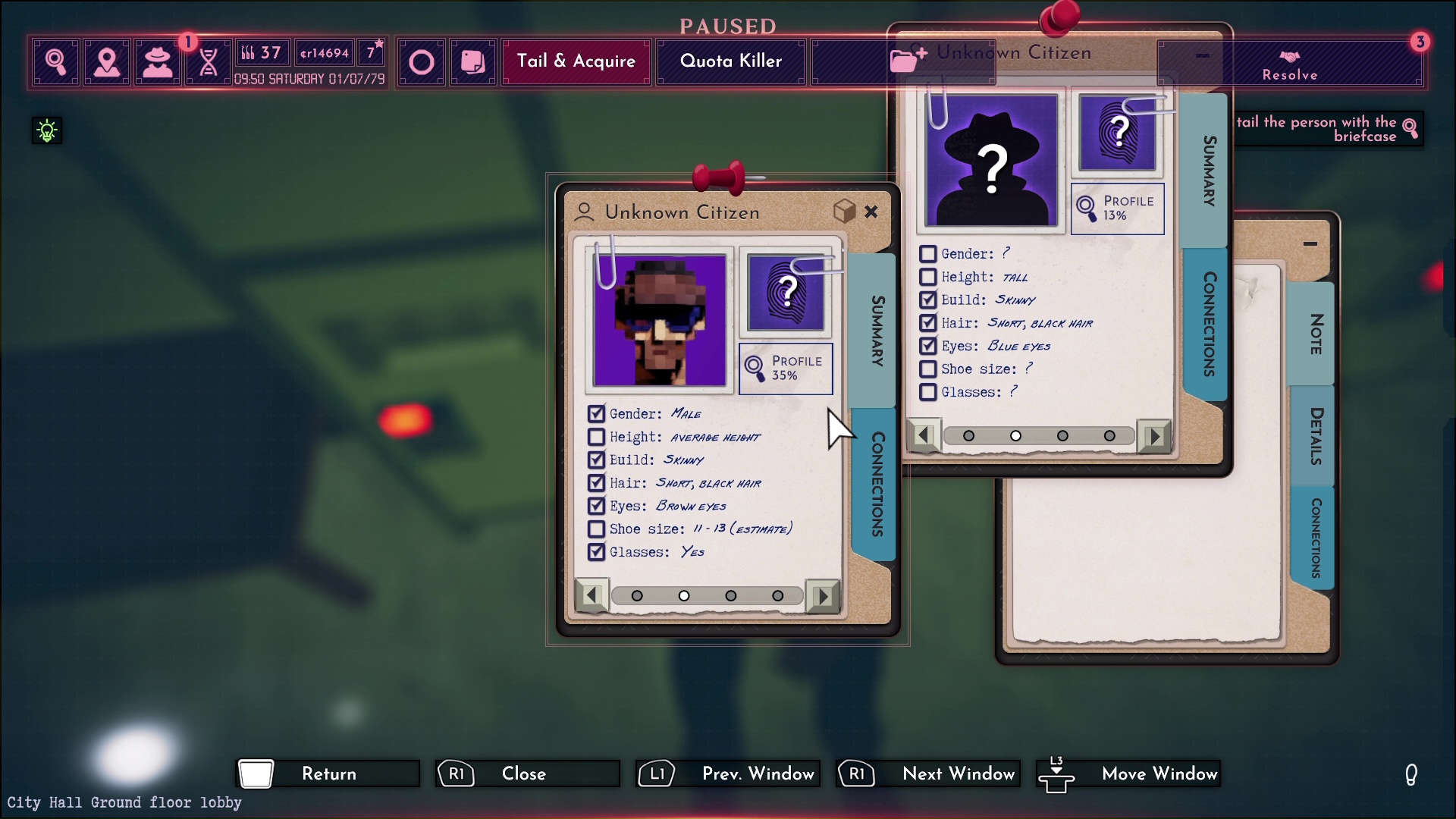Open the magnifying glass search icon in top bar
Screen dimensions: 1456x819
55,61
